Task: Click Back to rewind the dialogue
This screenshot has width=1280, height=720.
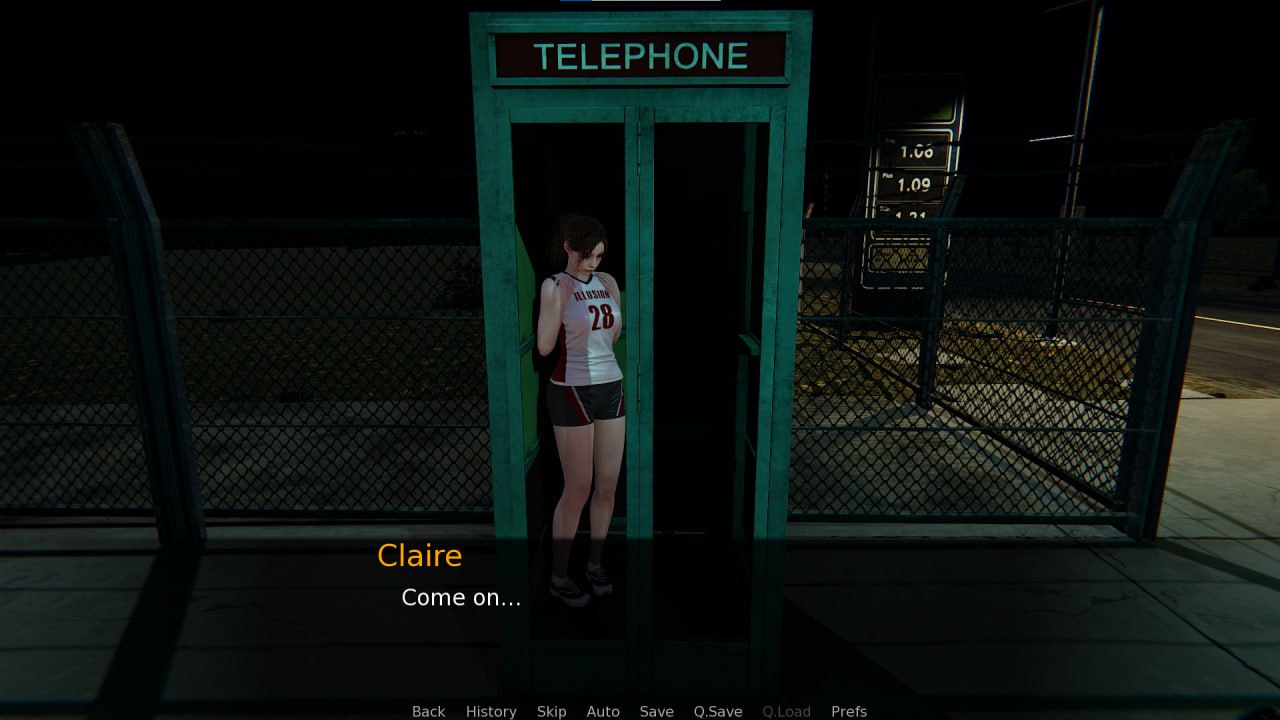Action: click(428, 711)
